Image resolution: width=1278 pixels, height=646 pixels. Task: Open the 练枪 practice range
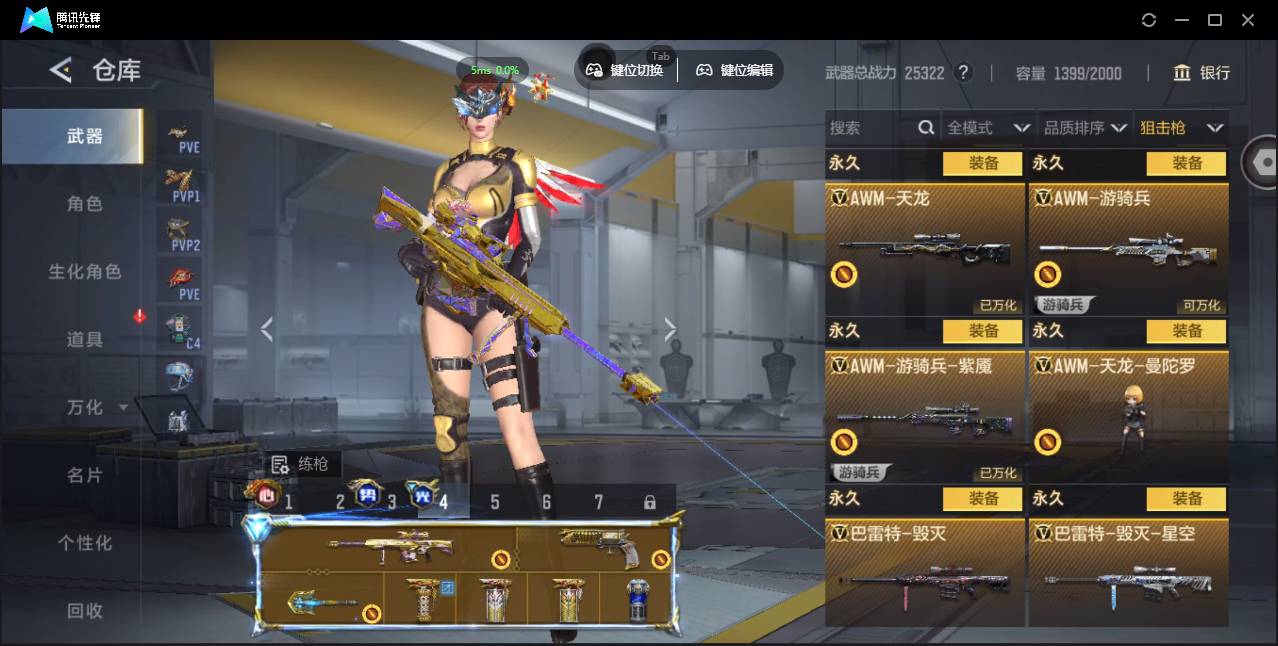click(301, 464)
